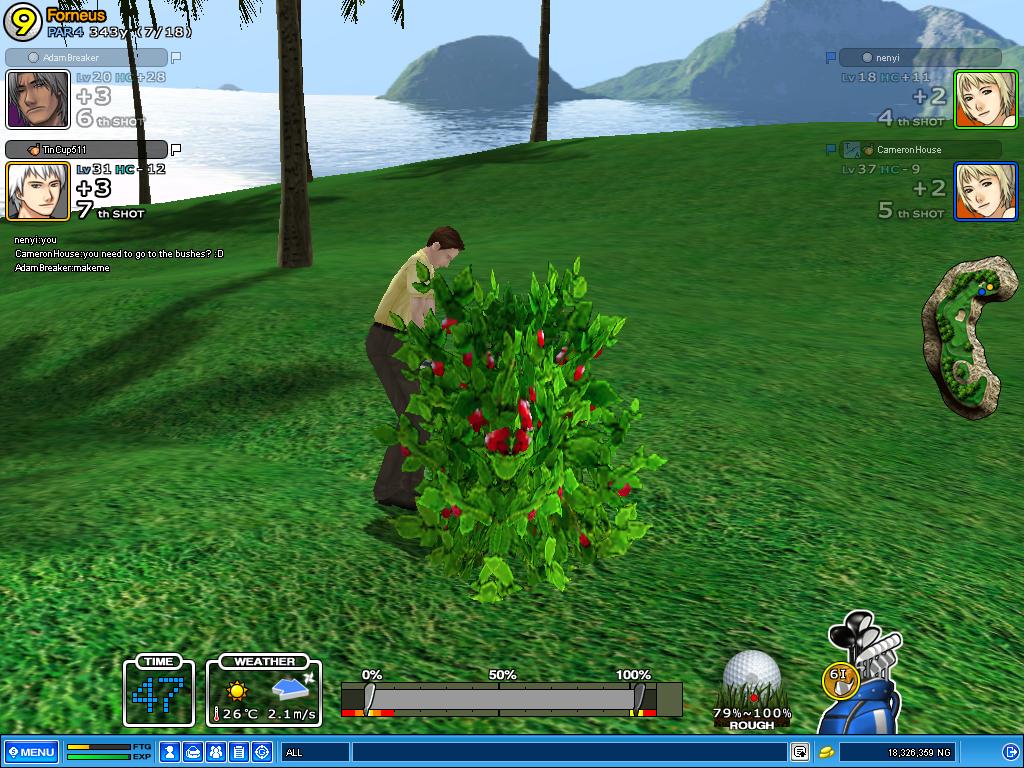Open the ALL chat channel selector
This screenshot has height=768, width=1024.
pyautogui.click(x=315, y=752)
